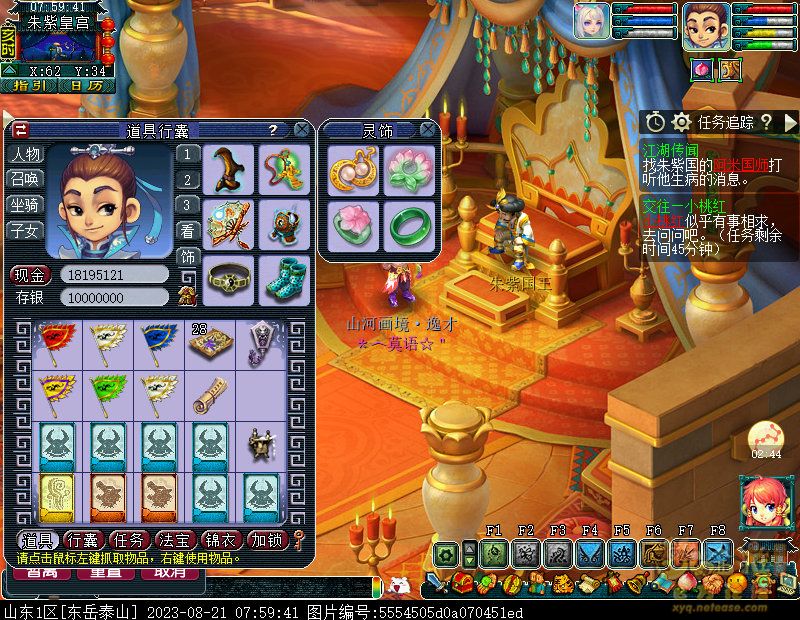Image resolution: width=800 pixels, height=620 pixels.
Task: Open the 任务 quest items tab
Action: [x=132, y=540]
